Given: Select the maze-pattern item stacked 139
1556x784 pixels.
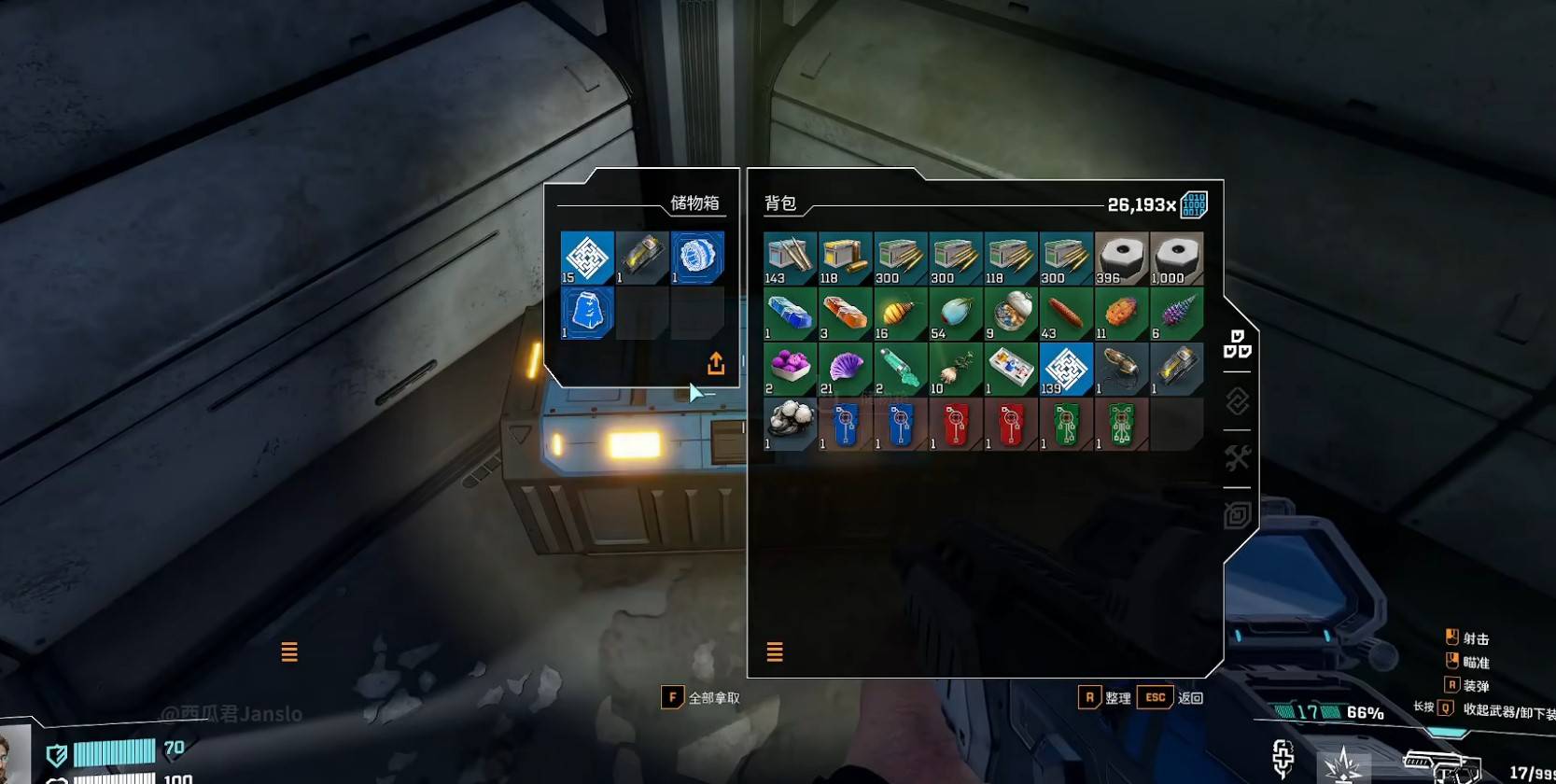Looking at the screenshot, I should coord(1066,369).
